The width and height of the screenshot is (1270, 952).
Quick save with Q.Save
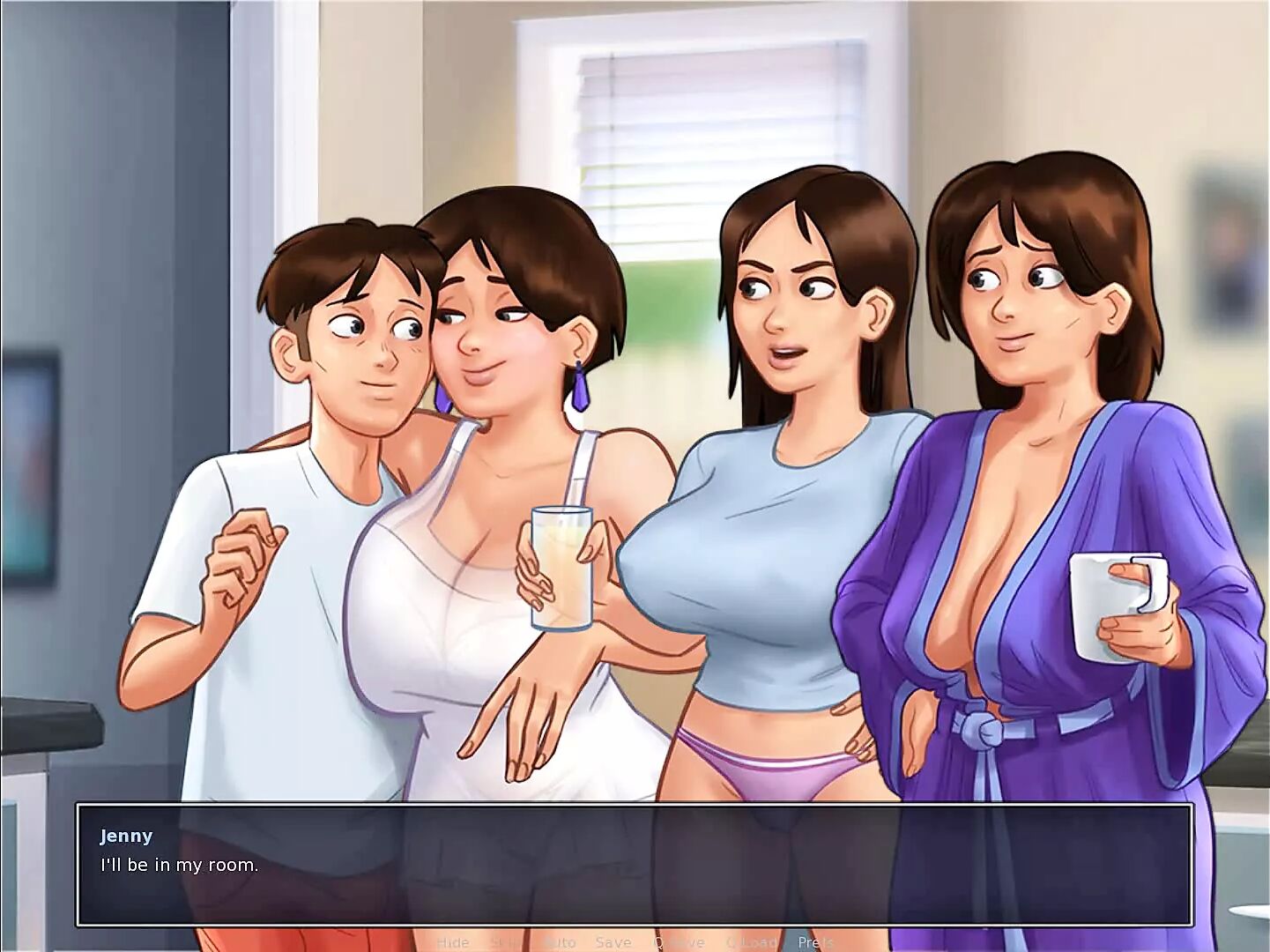click(x=679, y=942)
